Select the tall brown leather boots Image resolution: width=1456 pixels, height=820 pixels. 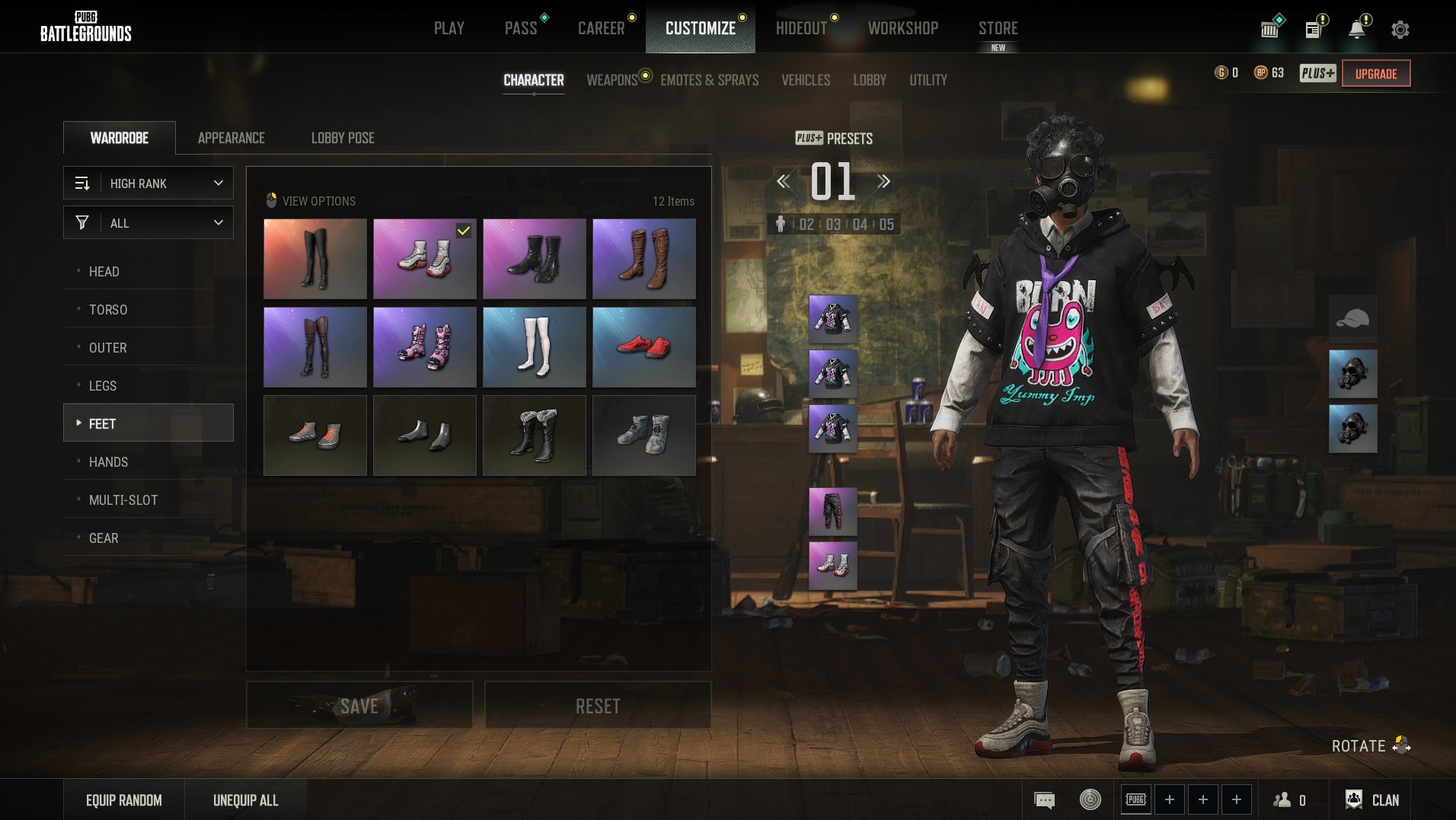[x=643, y=259]
